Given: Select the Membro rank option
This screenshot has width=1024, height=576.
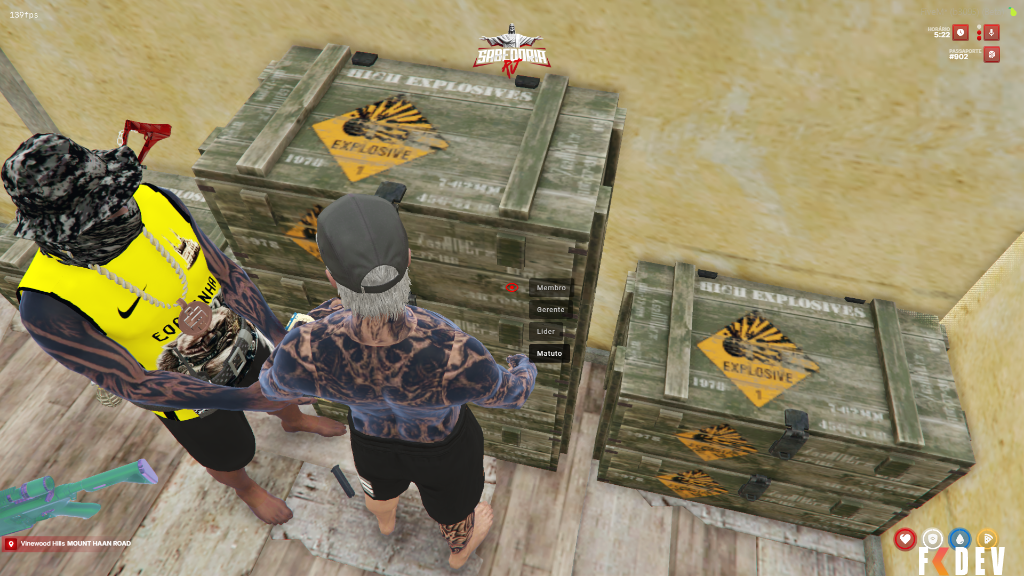Looking at the screenshot, I should coord(550,288).
